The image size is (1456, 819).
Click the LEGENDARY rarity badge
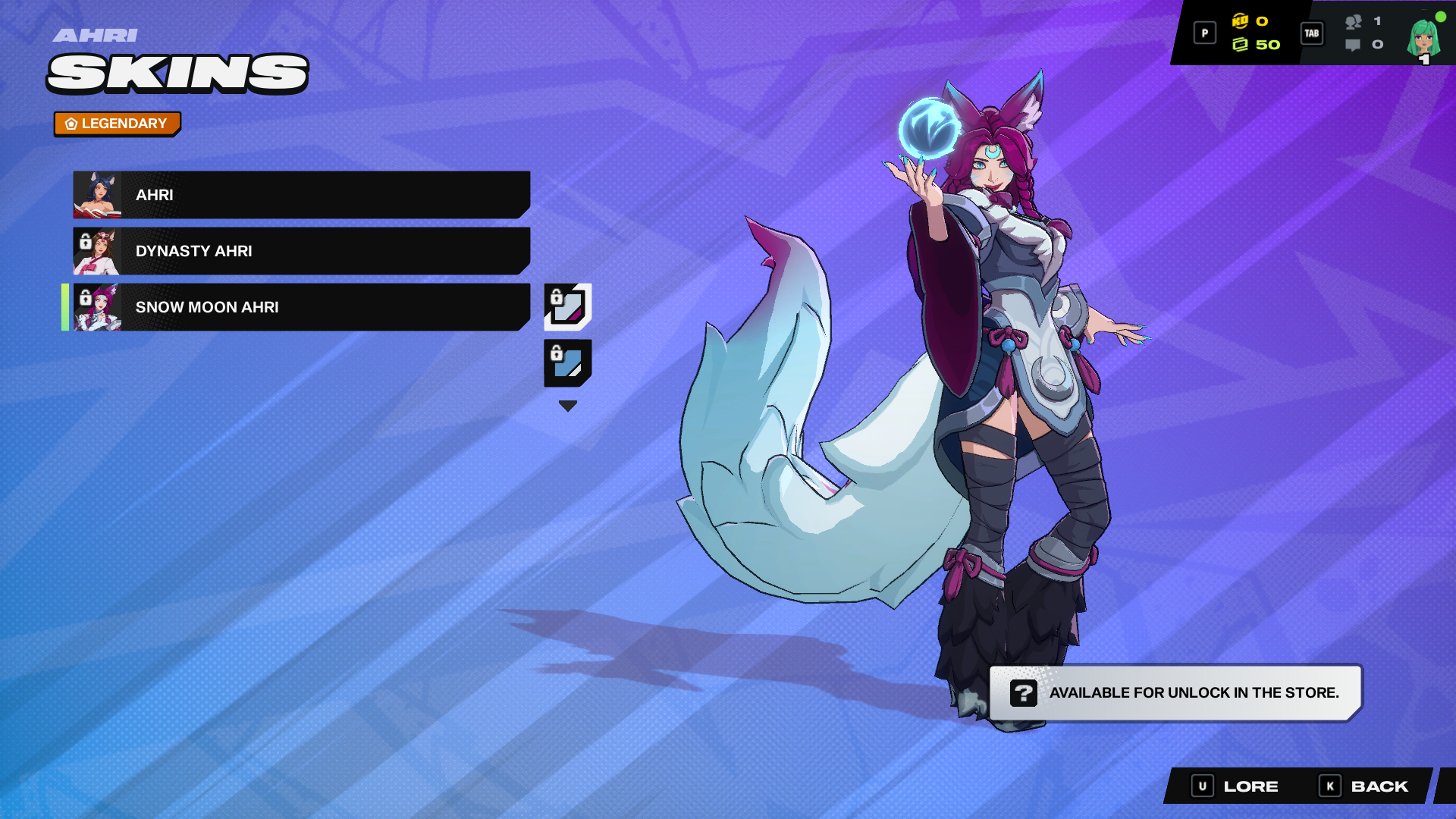tap(117, 123)
